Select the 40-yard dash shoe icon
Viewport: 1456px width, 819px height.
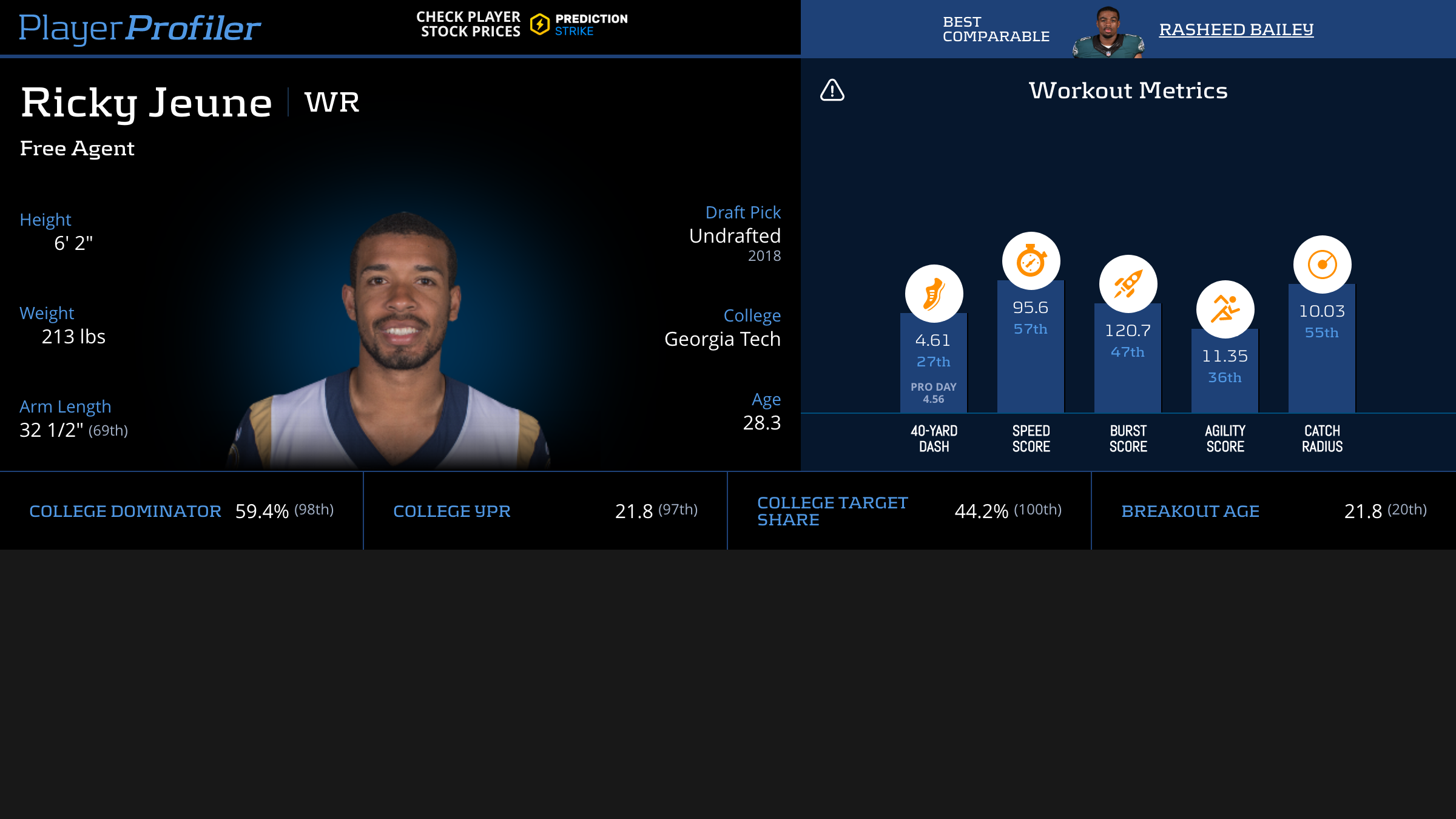934,294
